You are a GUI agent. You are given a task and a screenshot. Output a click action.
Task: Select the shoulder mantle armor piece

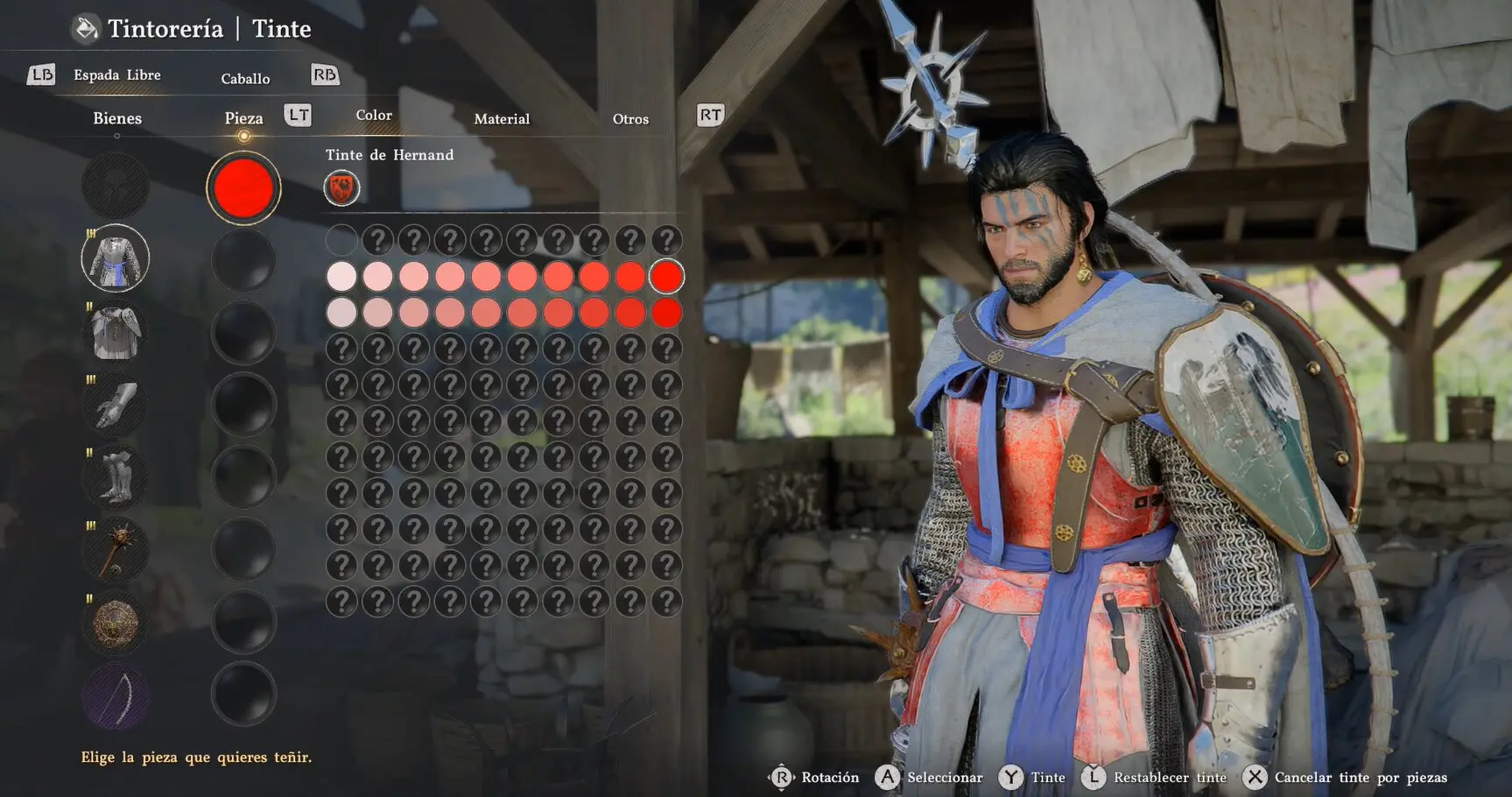point(116,333)
